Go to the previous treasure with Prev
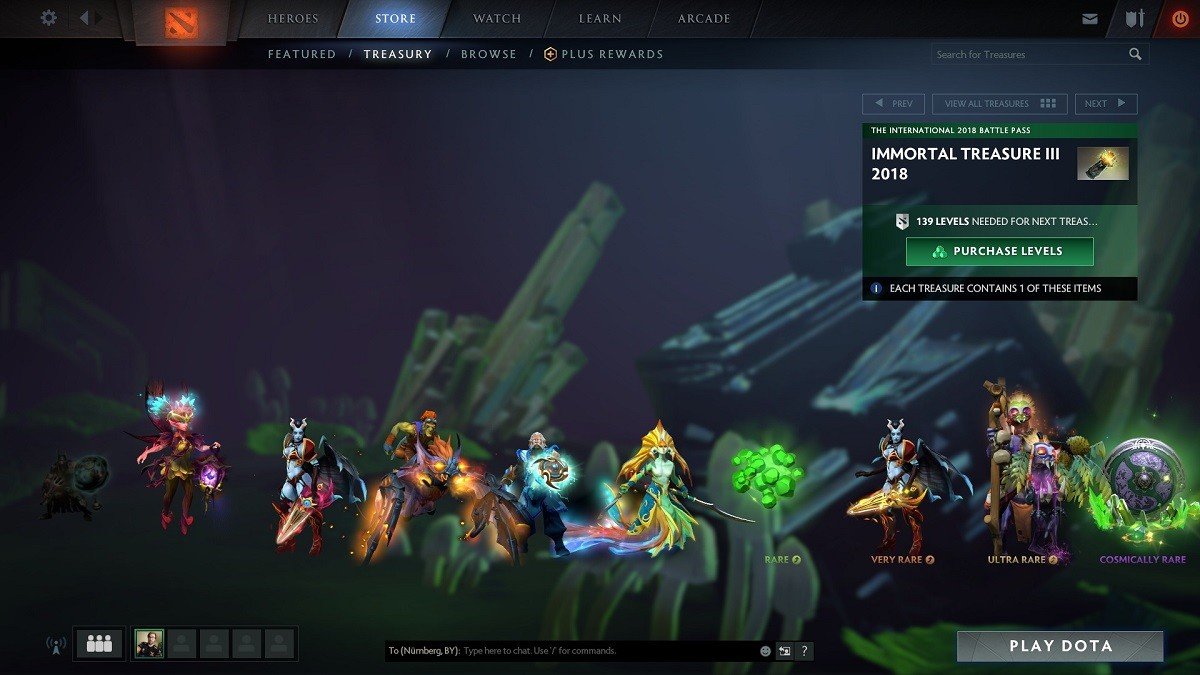 [894, 104]
